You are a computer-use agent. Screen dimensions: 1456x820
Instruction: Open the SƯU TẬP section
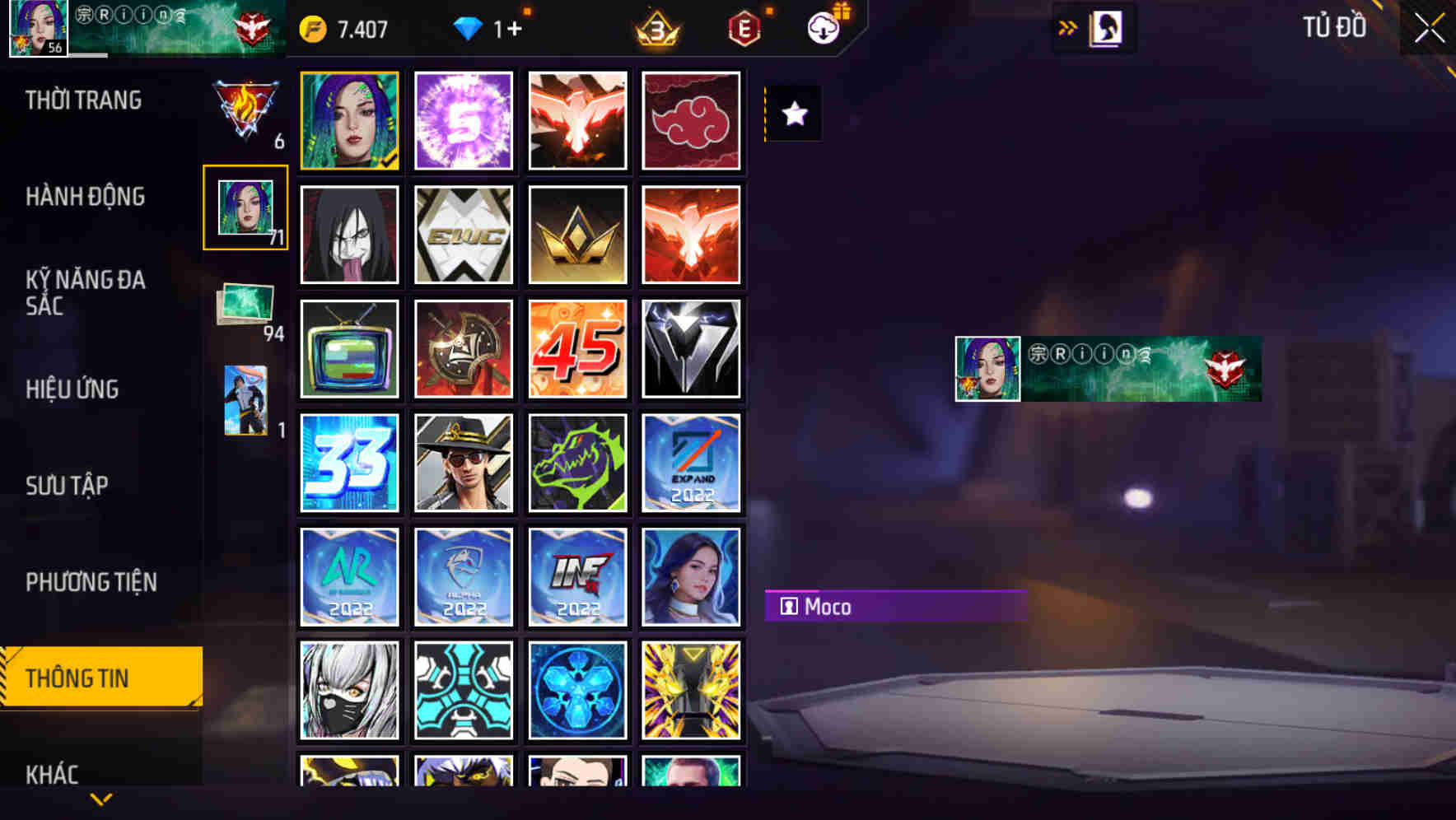(67, 486)
